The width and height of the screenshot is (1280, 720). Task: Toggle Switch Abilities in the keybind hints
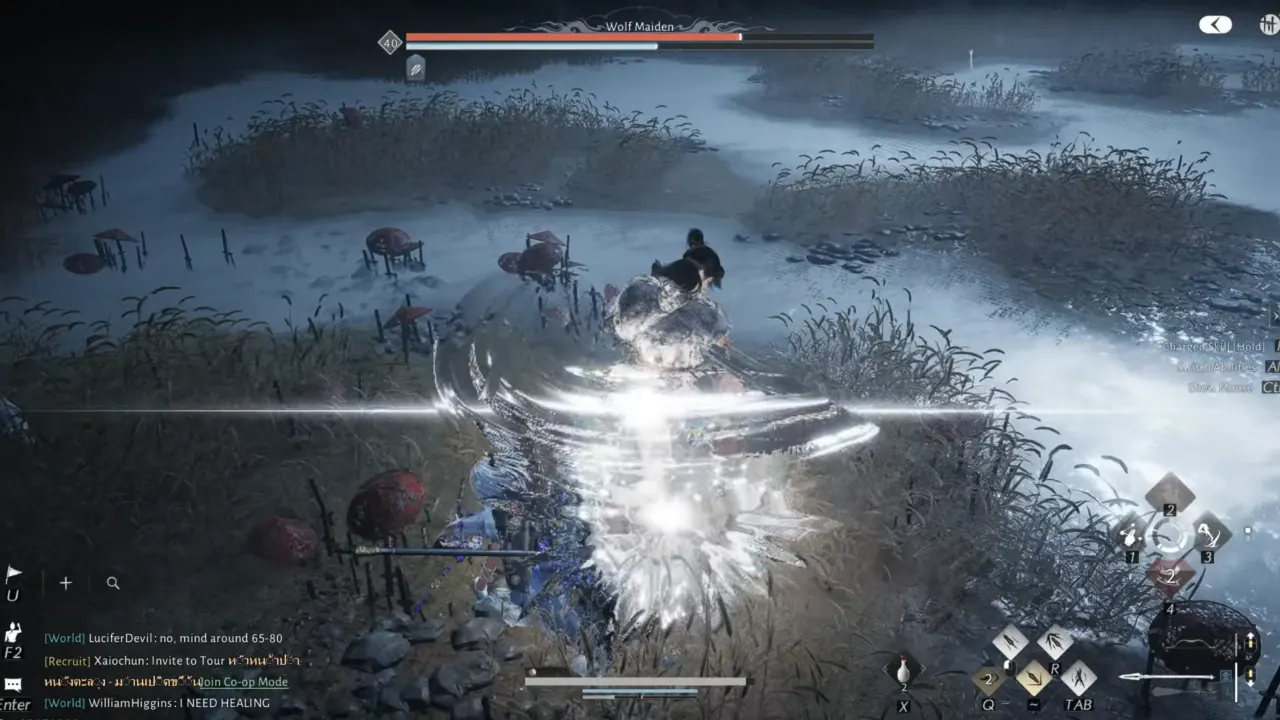point(1218,367)
